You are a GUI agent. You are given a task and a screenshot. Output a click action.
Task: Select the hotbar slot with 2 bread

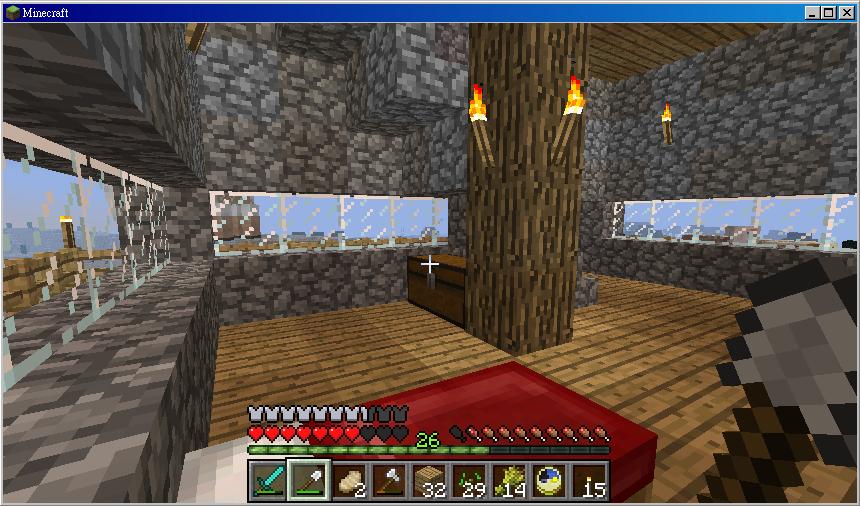348,481
